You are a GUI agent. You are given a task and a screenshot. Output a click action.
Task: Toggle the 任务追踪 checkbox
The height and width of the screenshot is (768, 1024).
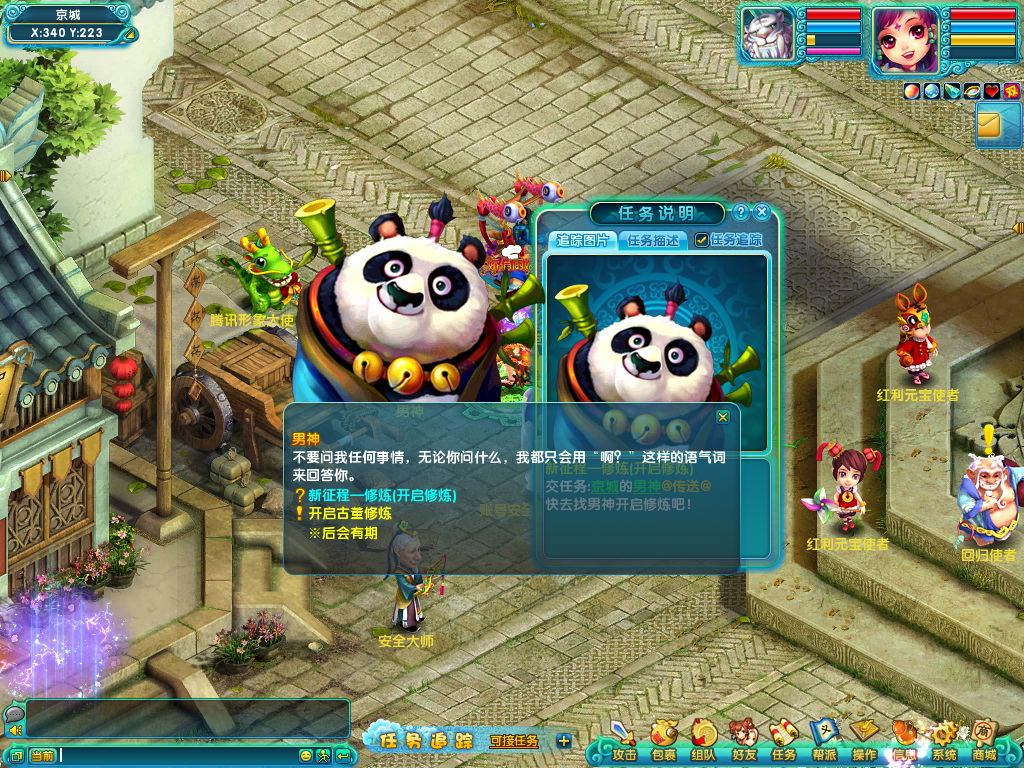tap(702, 240)
